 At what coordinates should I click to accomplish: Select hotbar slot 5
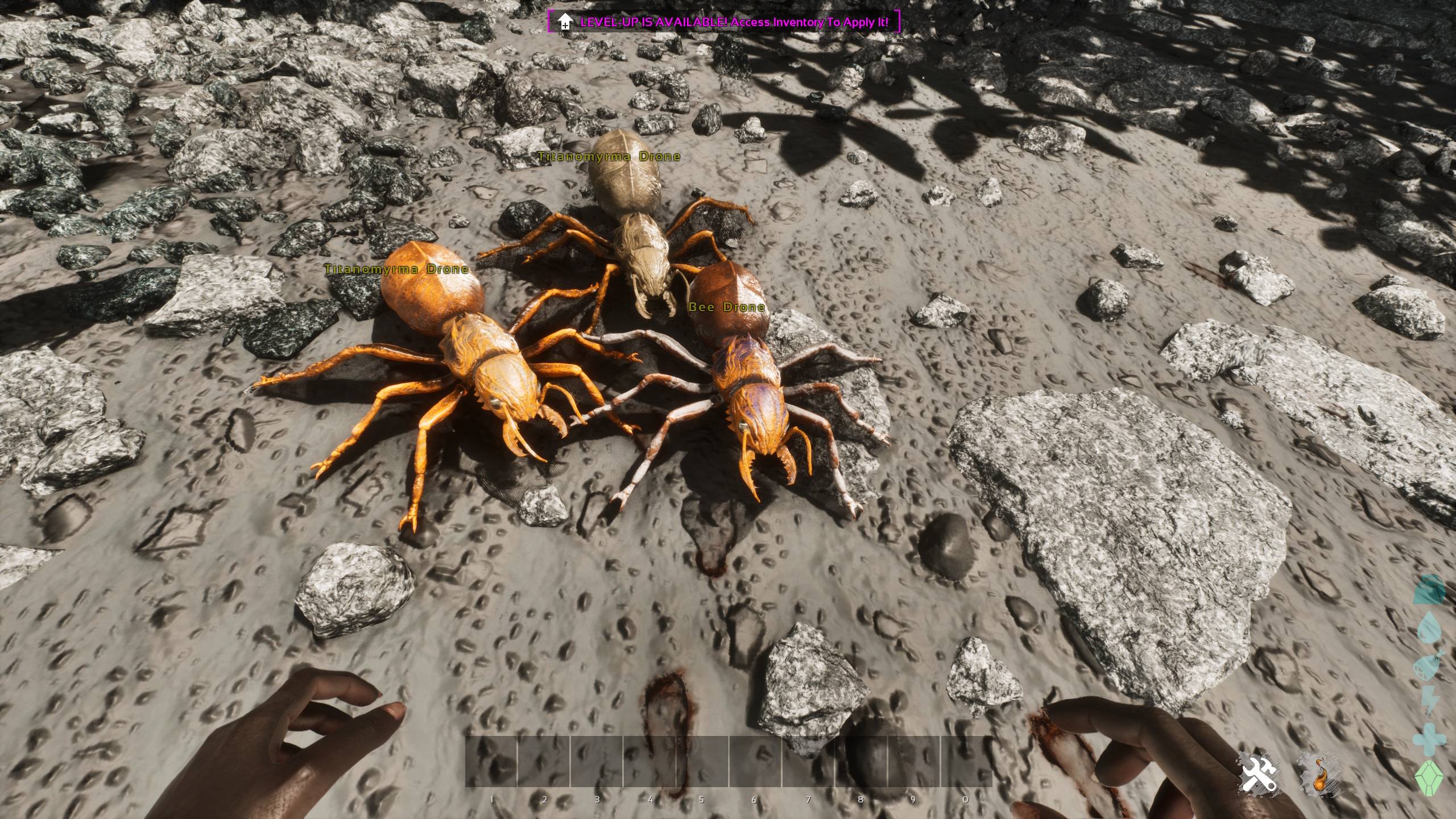[702, 762]
